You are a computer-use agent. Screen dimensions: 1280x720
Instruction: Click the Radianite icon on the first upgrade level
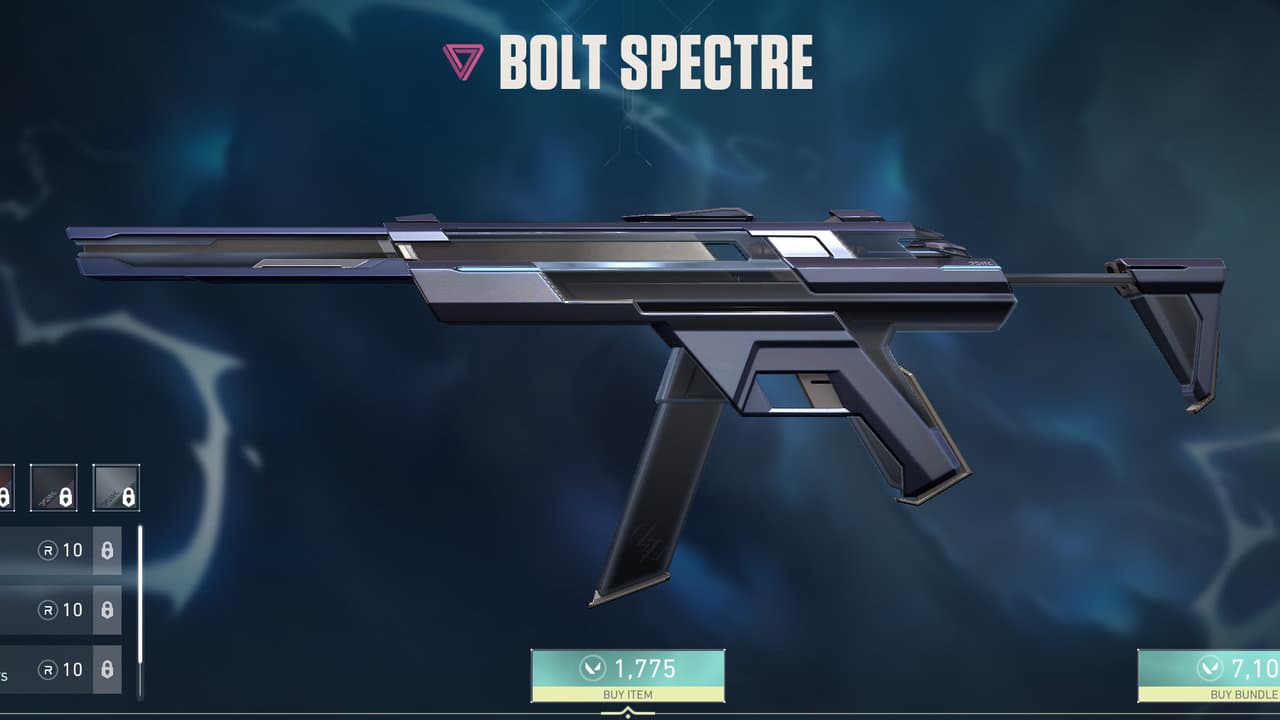(x=47, y=551)
